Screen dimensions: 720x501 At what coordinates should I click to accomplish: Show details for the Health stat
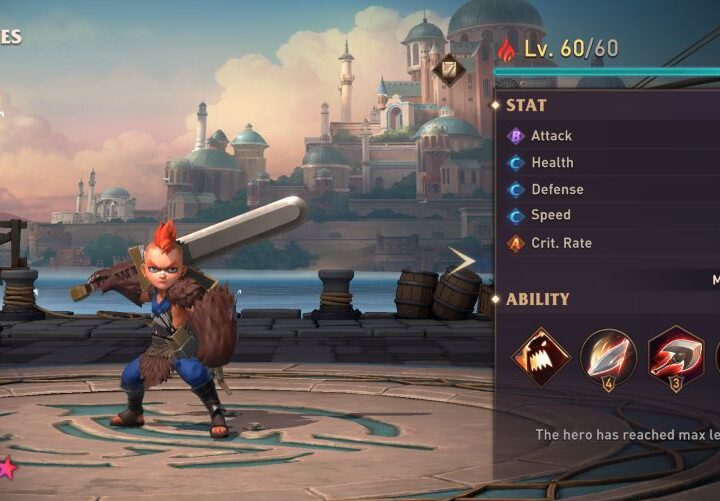pyautogui.click(x=552, y=162)
